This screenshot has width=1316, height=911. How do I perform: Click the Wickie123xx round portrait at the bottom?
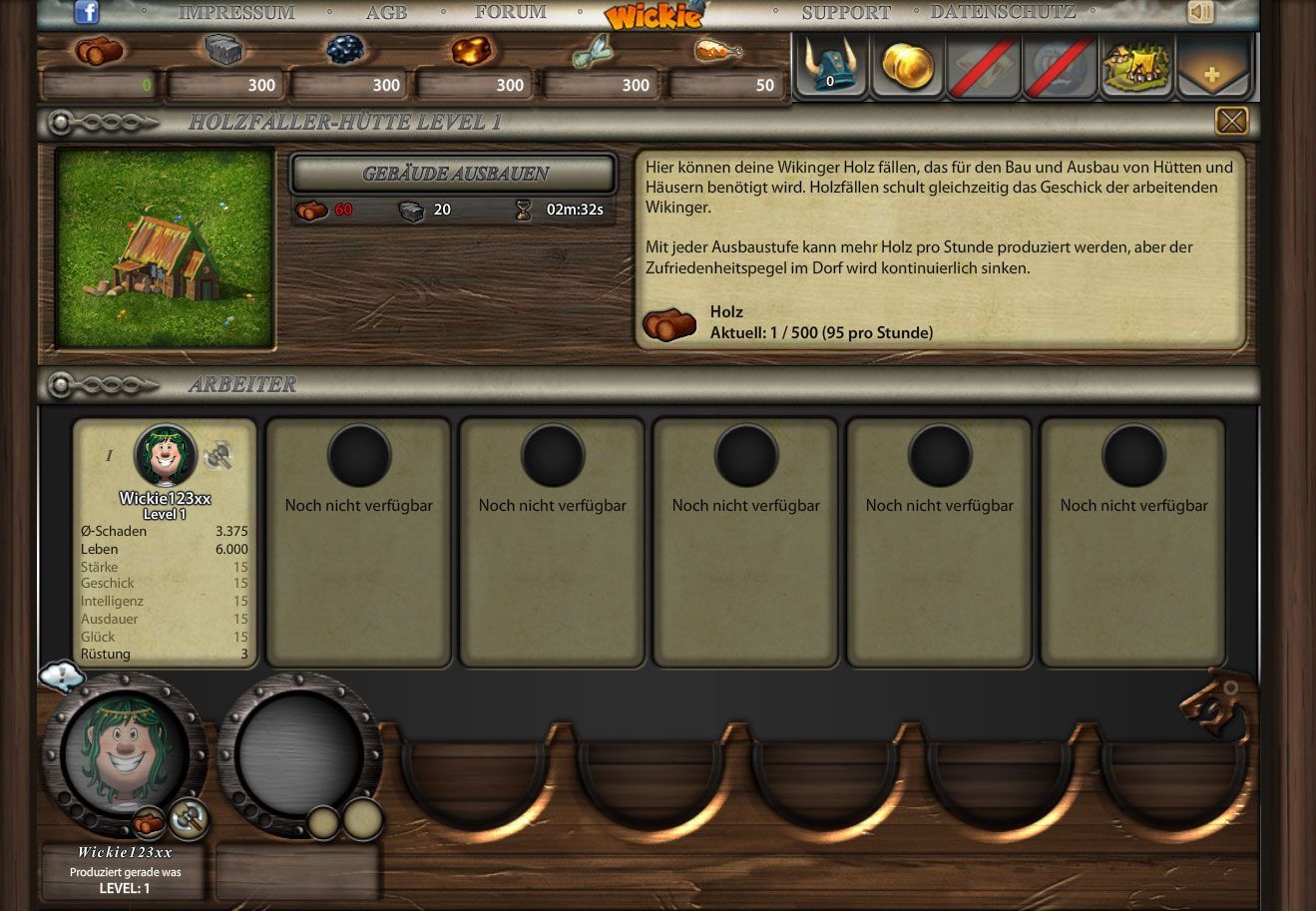[125, 751]
